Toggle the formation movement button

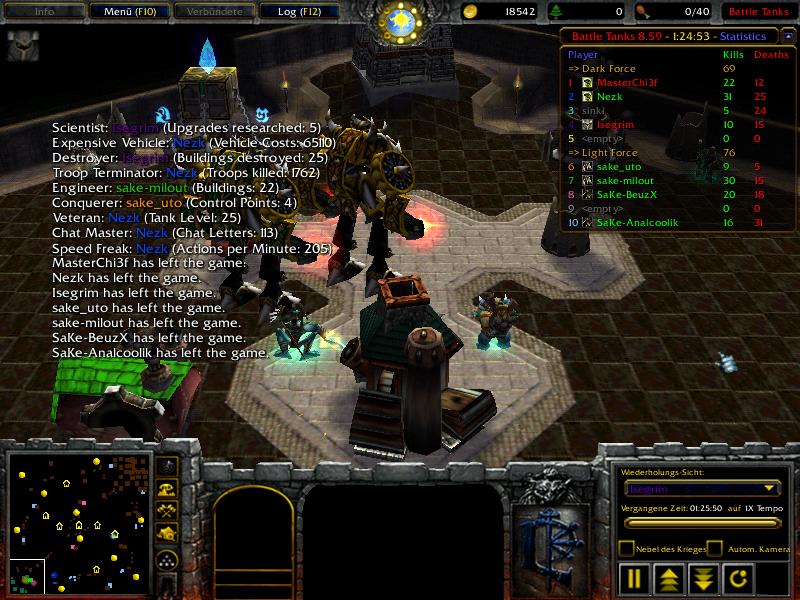(168, 560)
